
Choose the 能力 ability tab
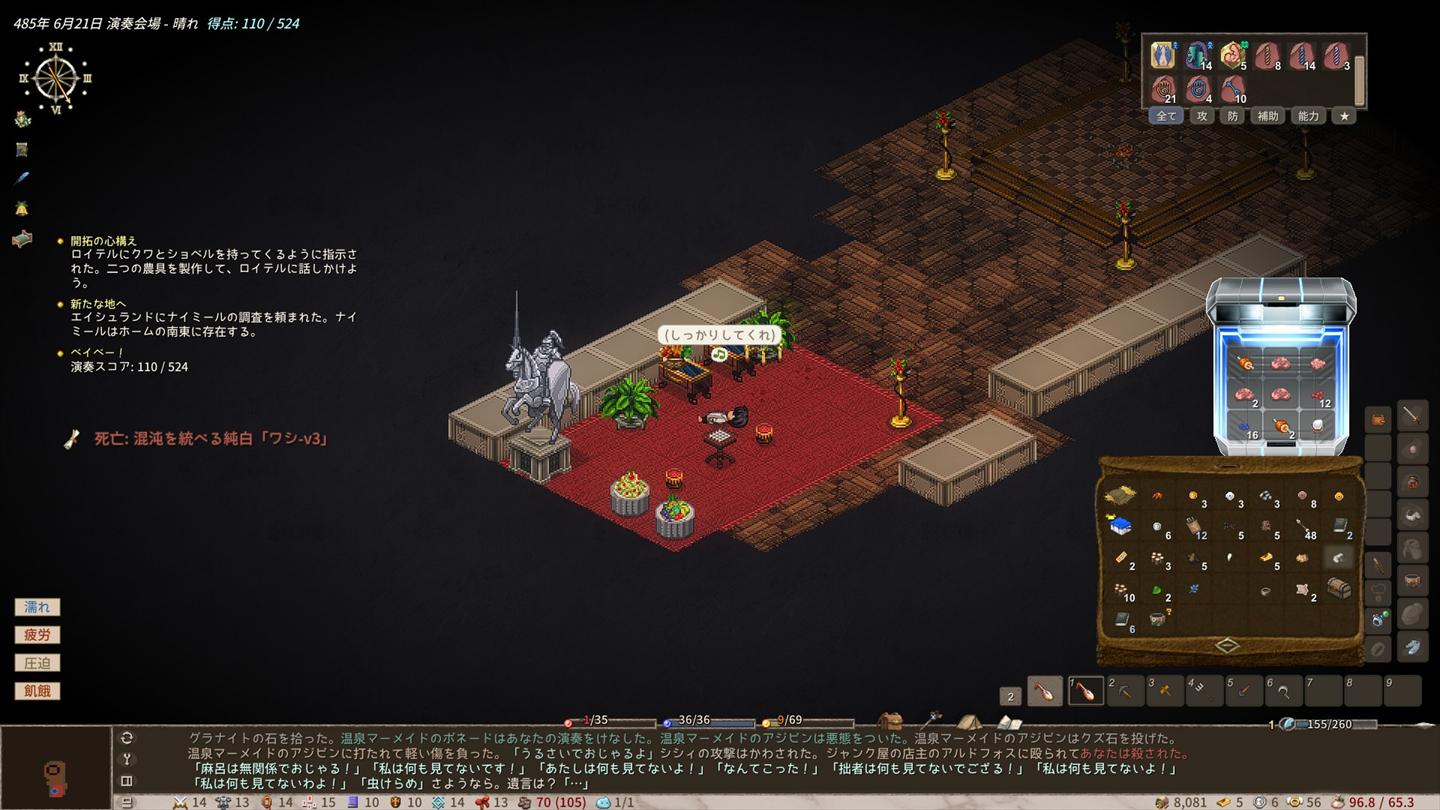[1308, 116]
